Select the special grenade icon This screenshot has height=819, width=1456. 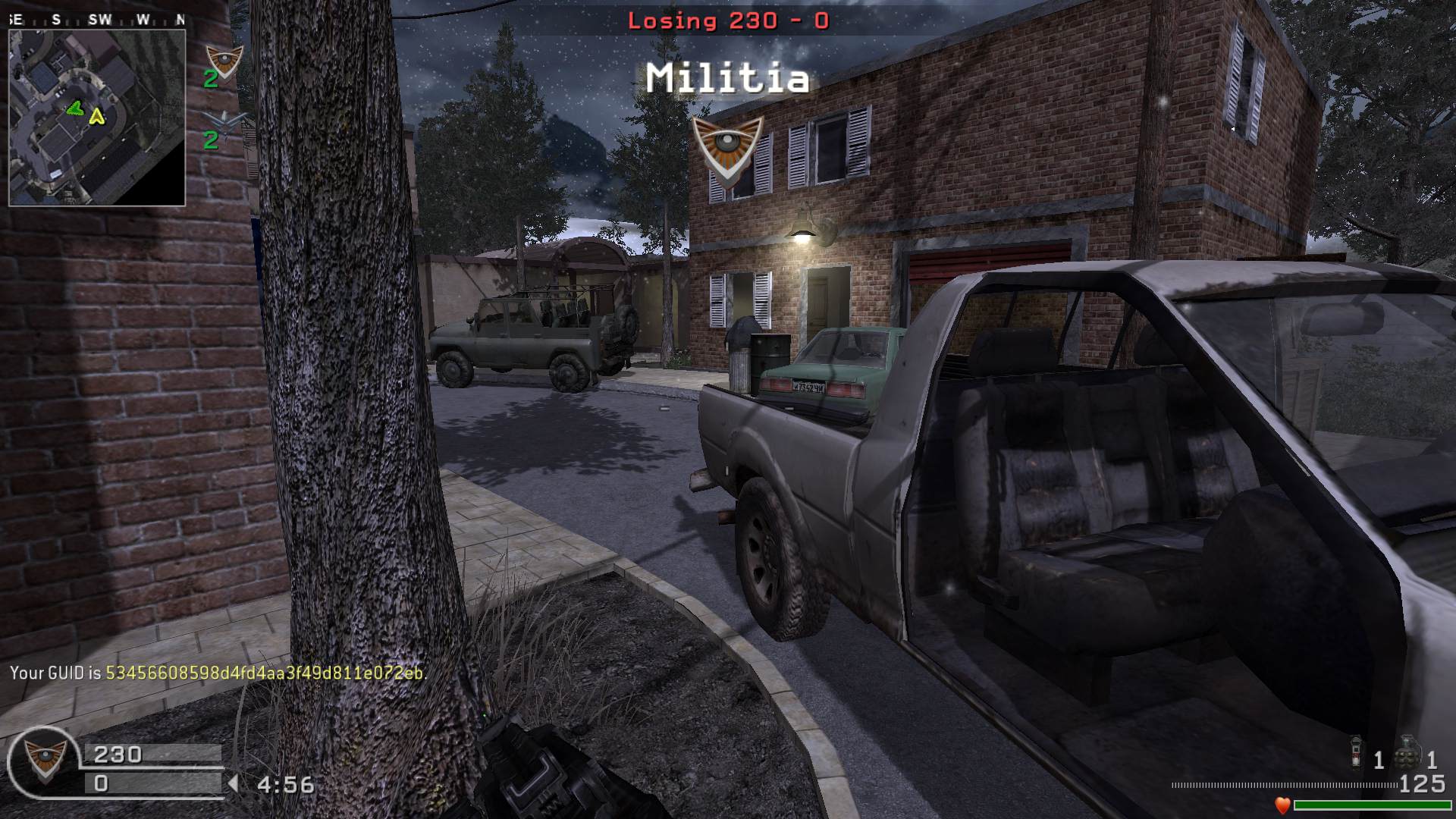pyautogui.click(x=1356, y=753)
